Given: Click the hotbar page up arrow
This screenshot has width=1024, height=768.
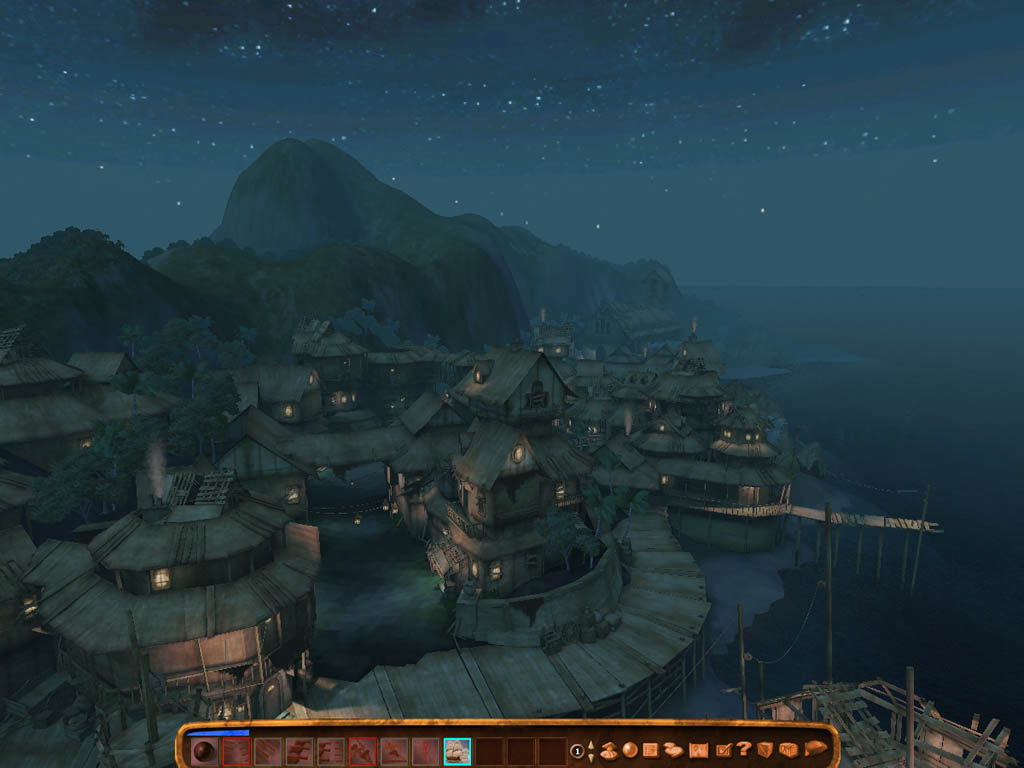Looking at the screenshot, I should 590,744.
